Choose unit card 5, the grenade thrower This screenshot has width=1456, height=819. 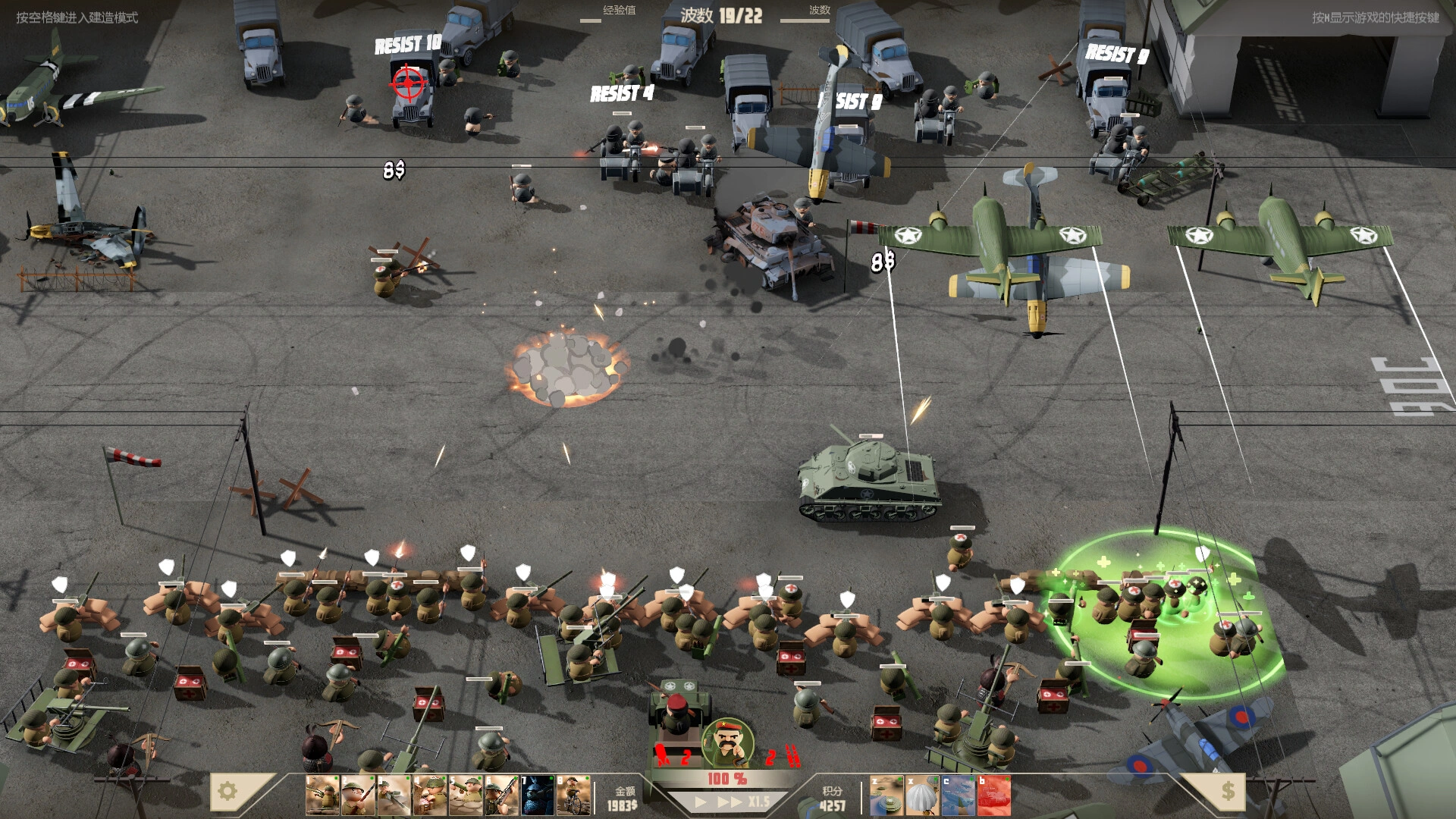tap(464, 796)
